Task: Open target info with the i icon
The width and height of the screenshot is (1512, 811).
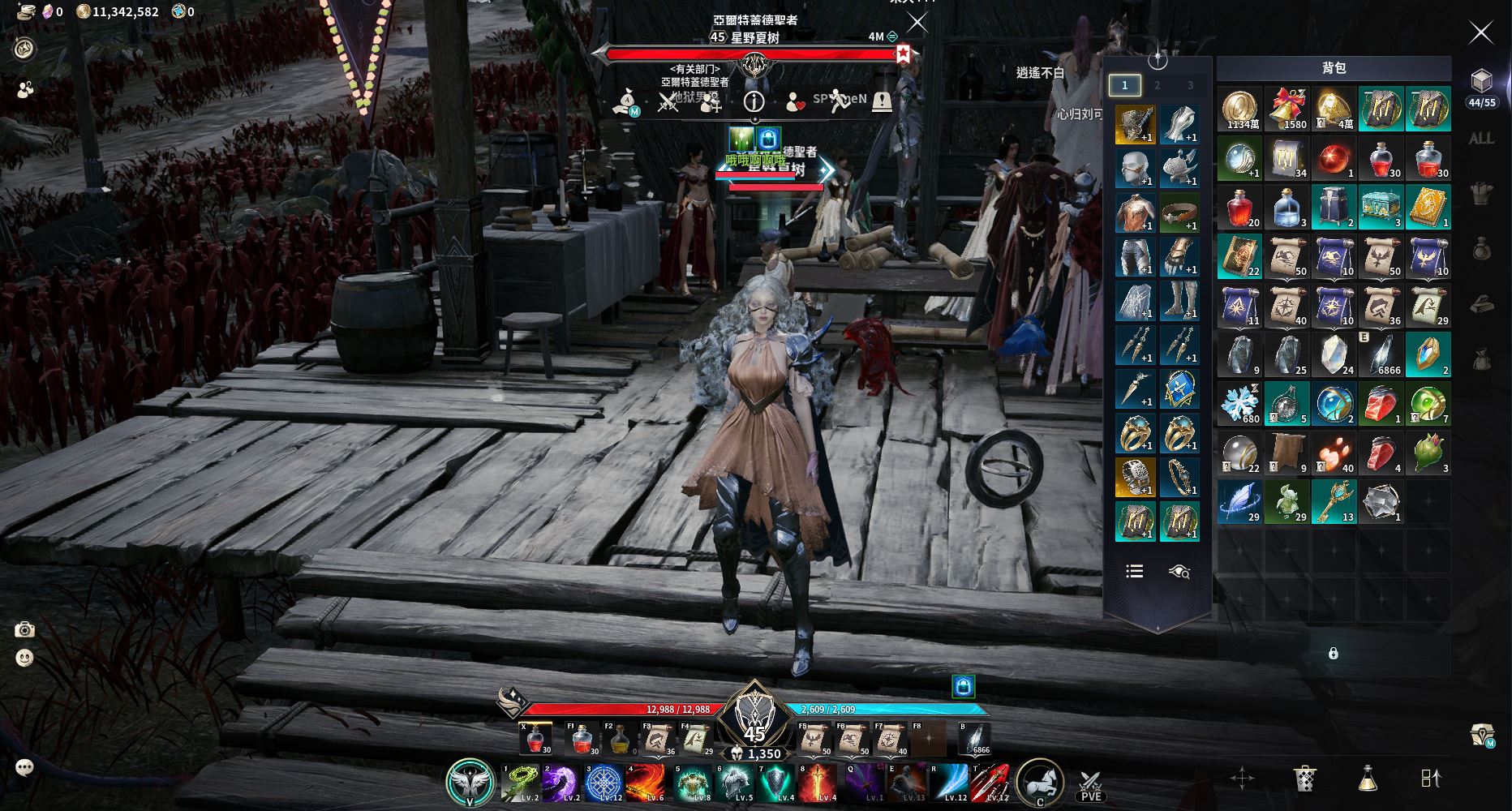Action: (754, 101)
